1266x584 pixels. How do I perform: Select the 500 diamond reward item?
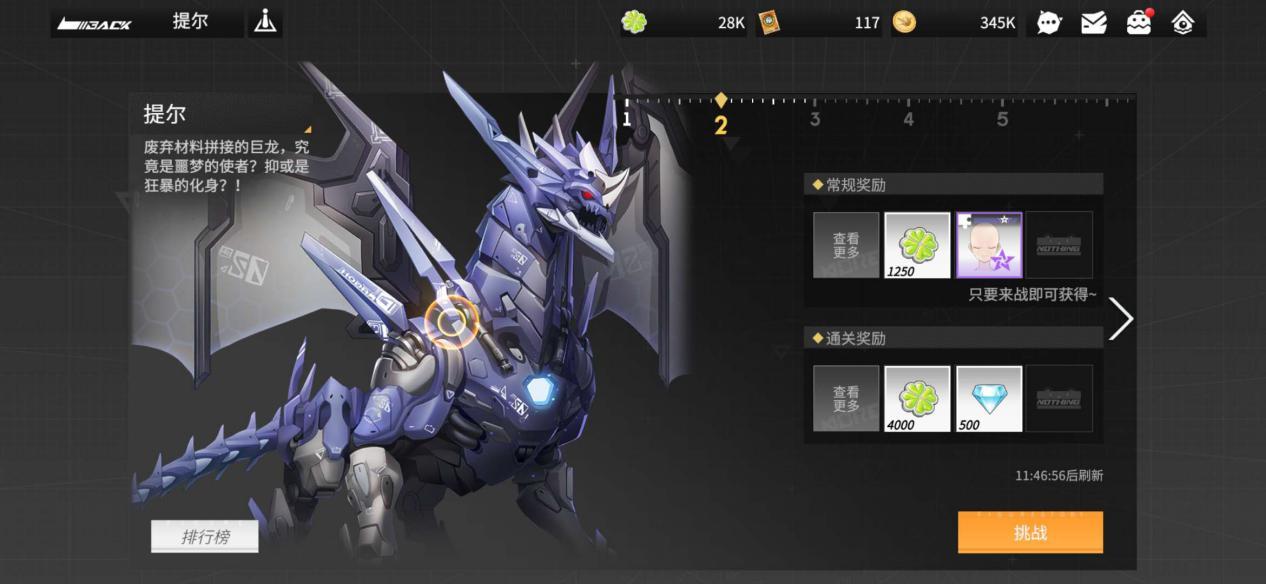989,399
